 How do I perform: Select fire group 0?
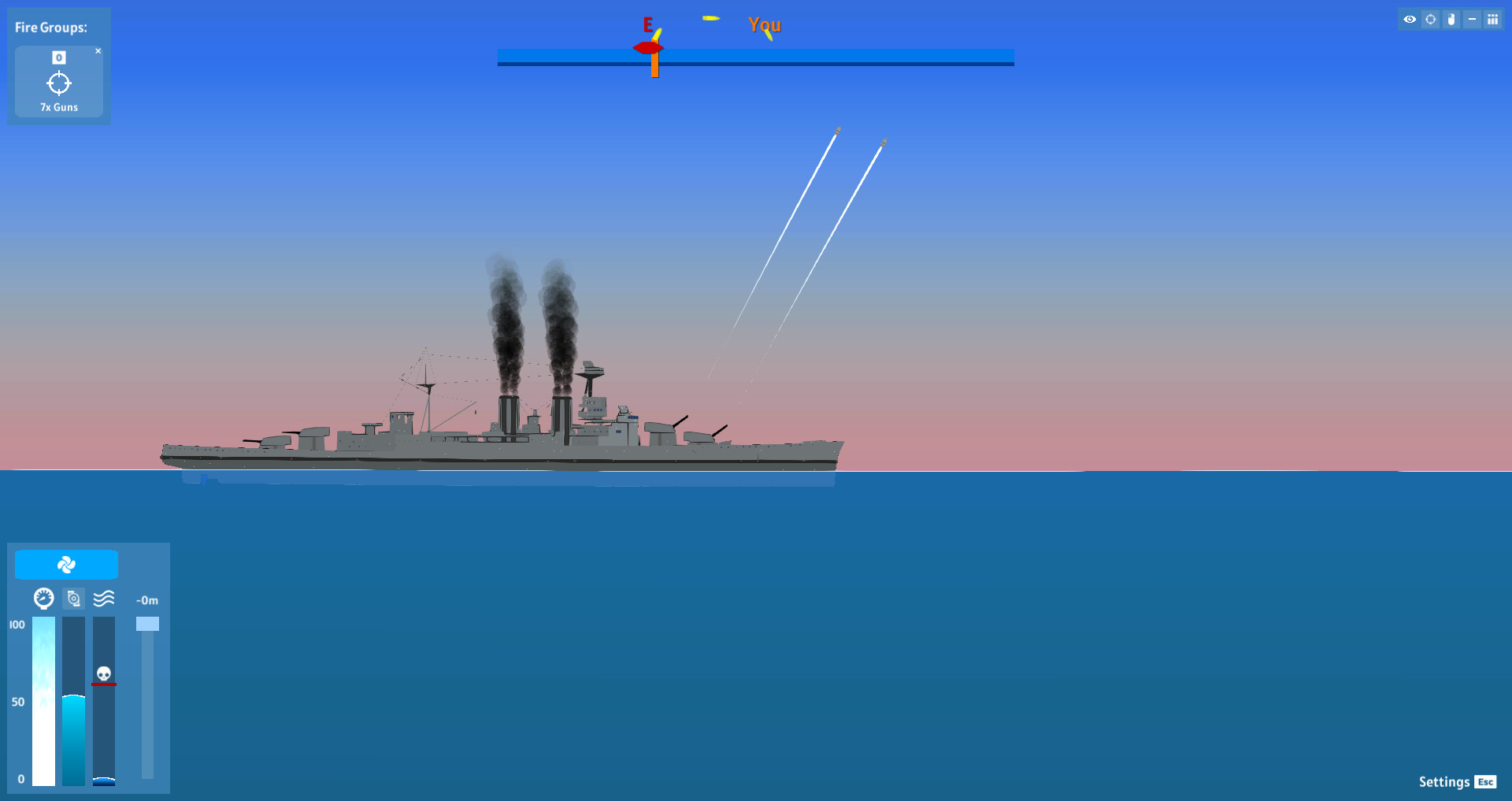point(58,57)
